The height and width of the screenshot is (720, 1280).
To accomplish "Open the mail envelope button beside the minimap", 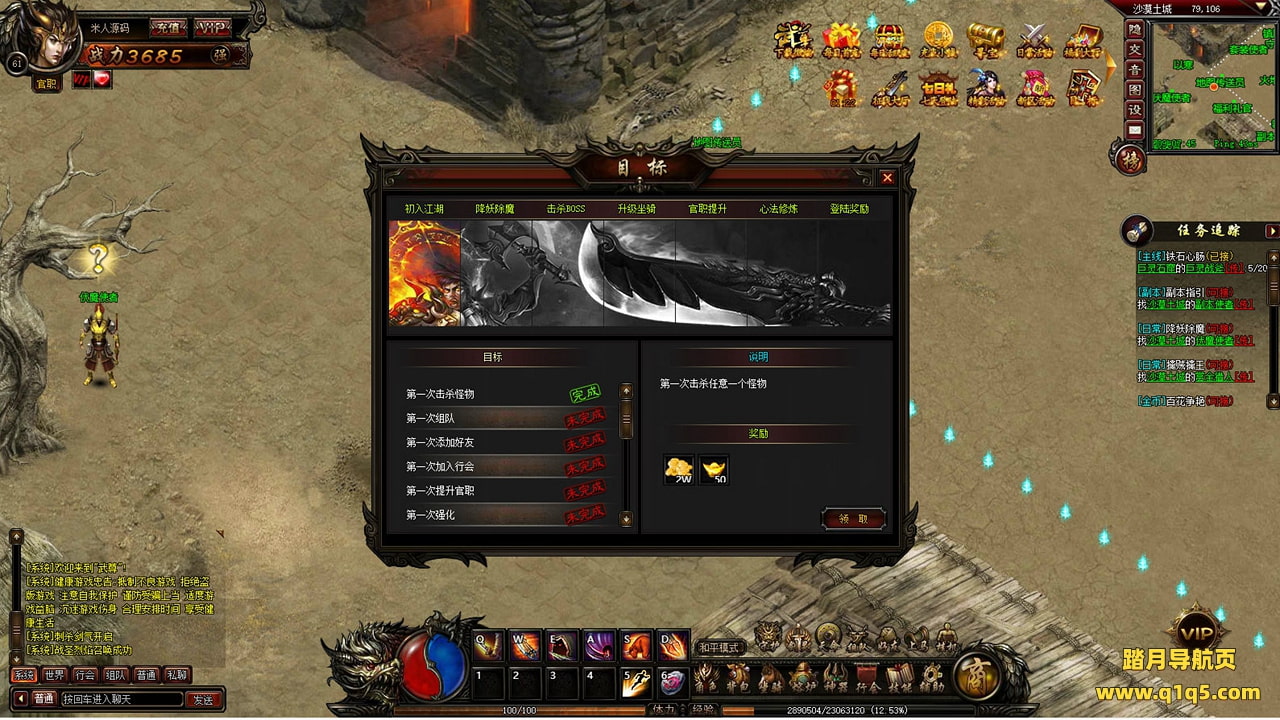I will point(1134,129).
